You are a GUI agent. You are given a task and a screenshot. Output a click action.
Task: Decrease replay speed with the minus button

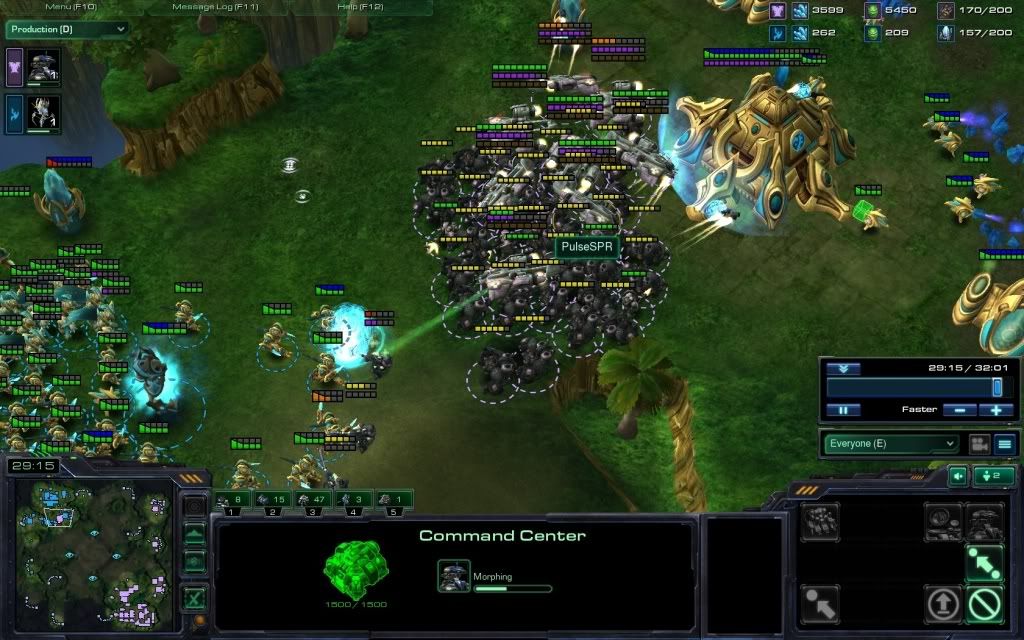click(960, 410)
